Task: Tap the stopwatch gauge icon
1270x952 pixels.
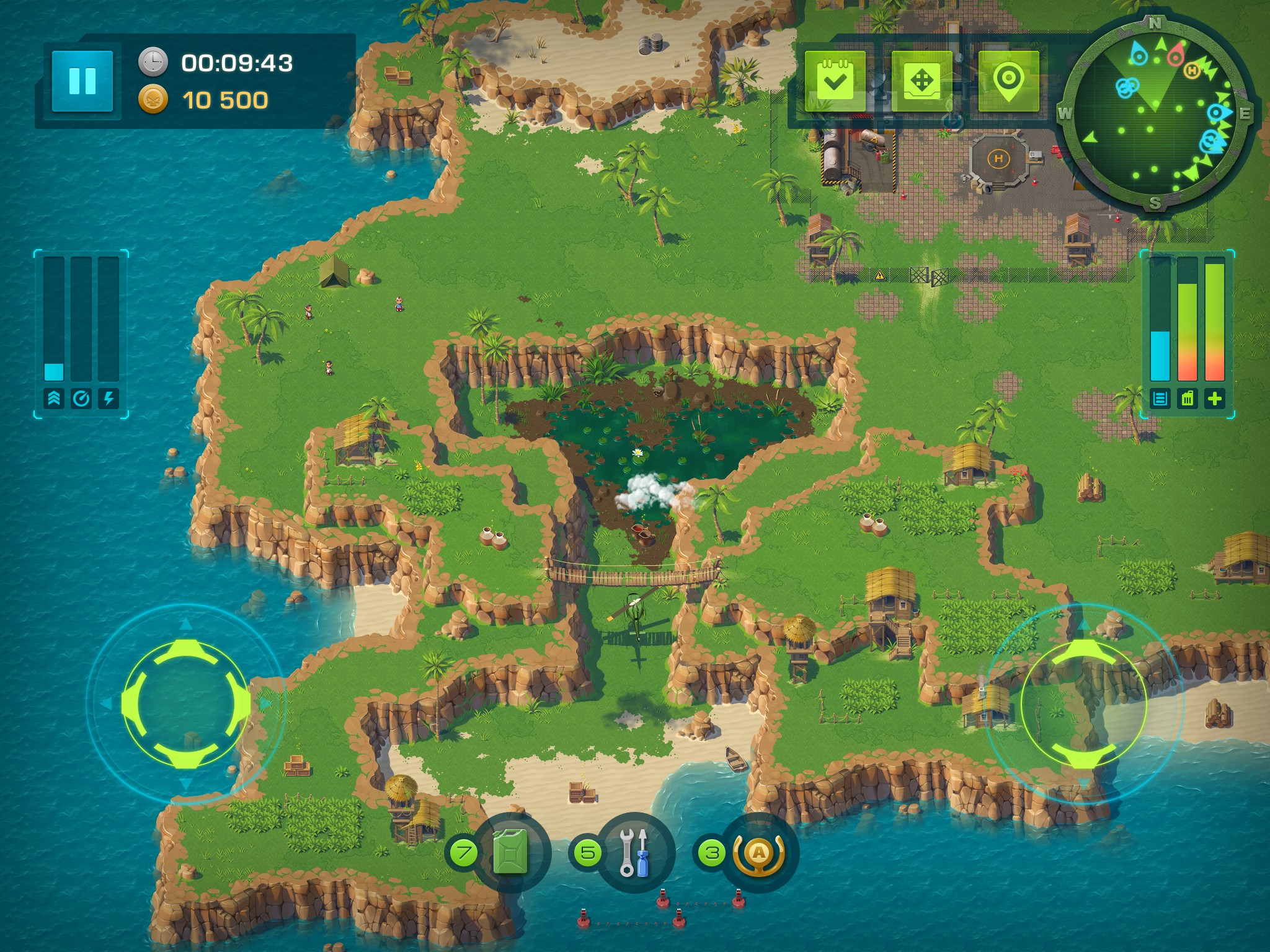Action: coord(81,399)
